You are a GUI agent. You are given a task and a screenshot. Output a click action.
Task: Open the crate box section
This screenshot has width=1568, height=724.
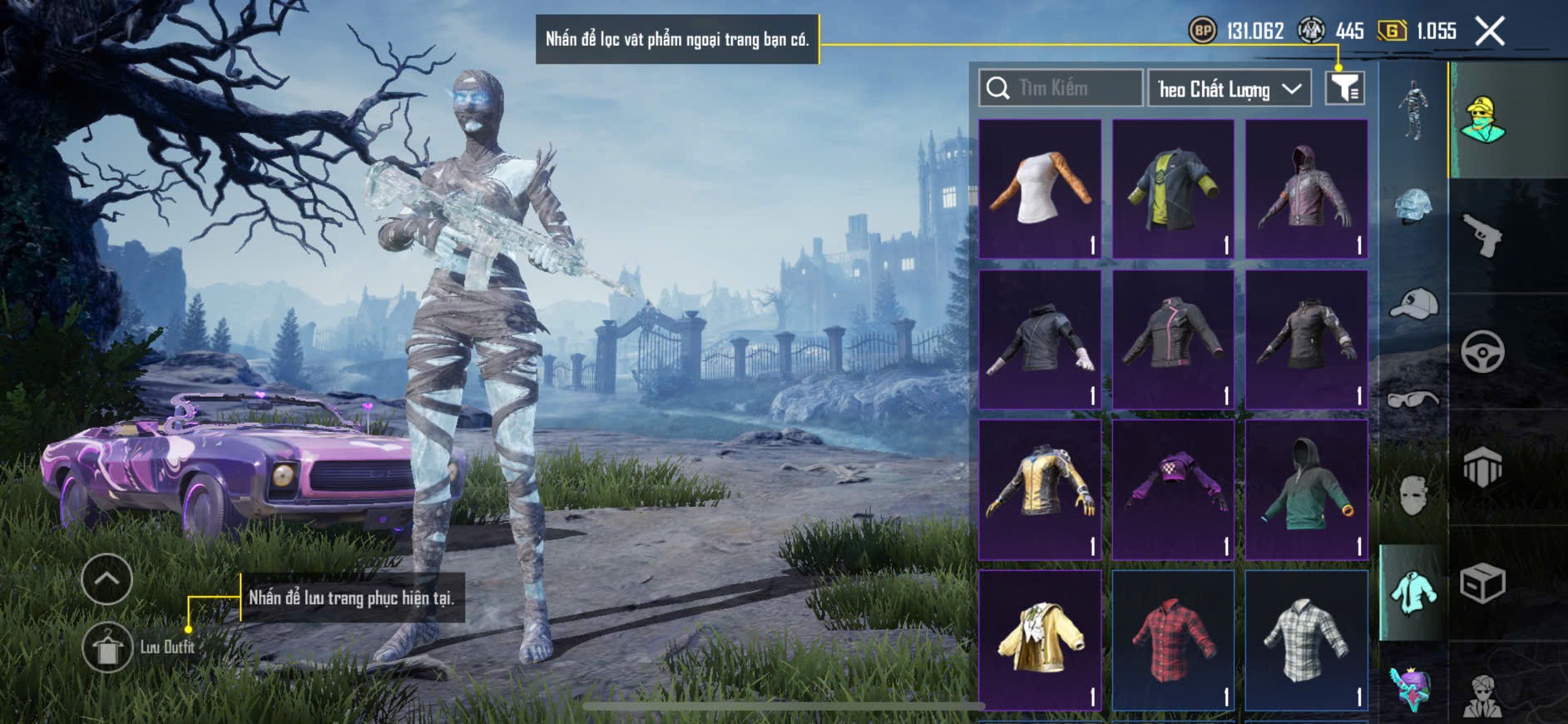click(x=1482, y=583)
